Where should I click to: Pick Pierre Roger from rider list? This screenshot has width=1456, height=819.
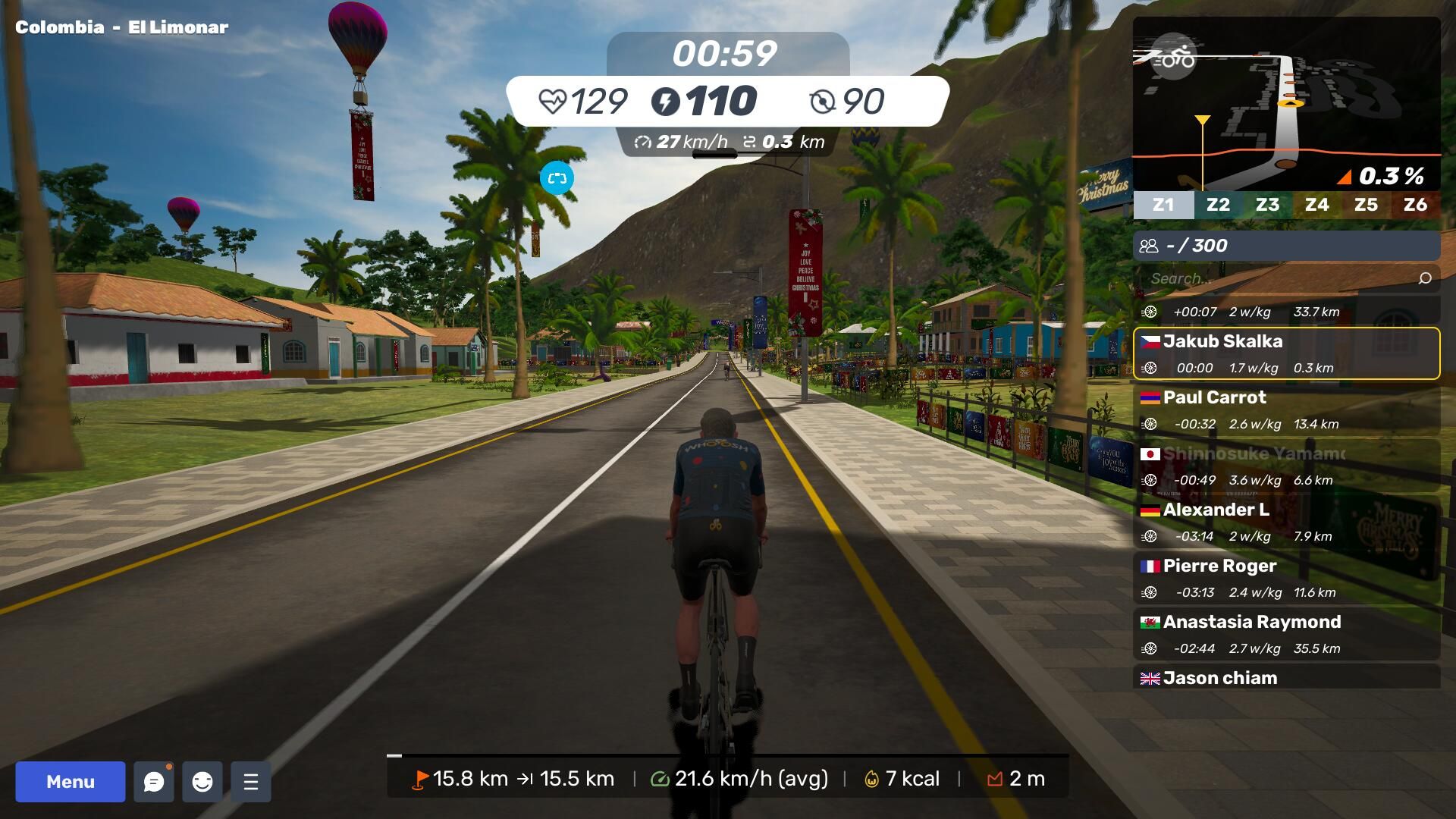pos(1286,578)
